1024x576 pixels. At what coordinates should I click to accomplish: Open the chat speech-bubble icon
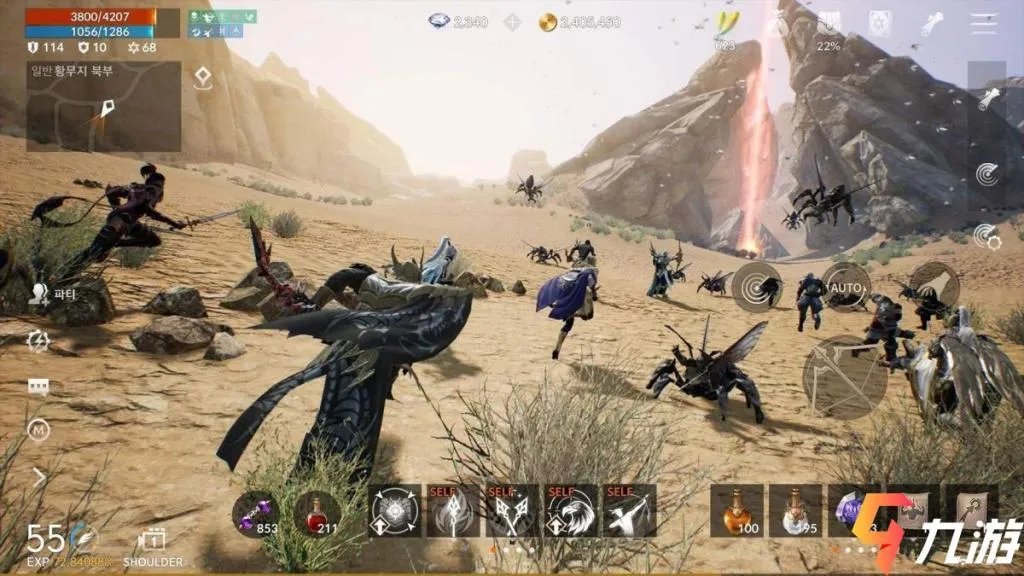[39, 387]
